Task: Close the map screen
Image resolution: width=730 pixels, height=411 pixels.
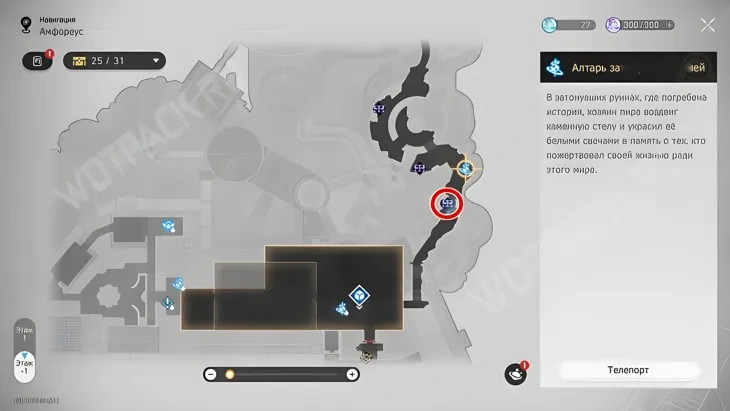Action: [x=707, y=25]
